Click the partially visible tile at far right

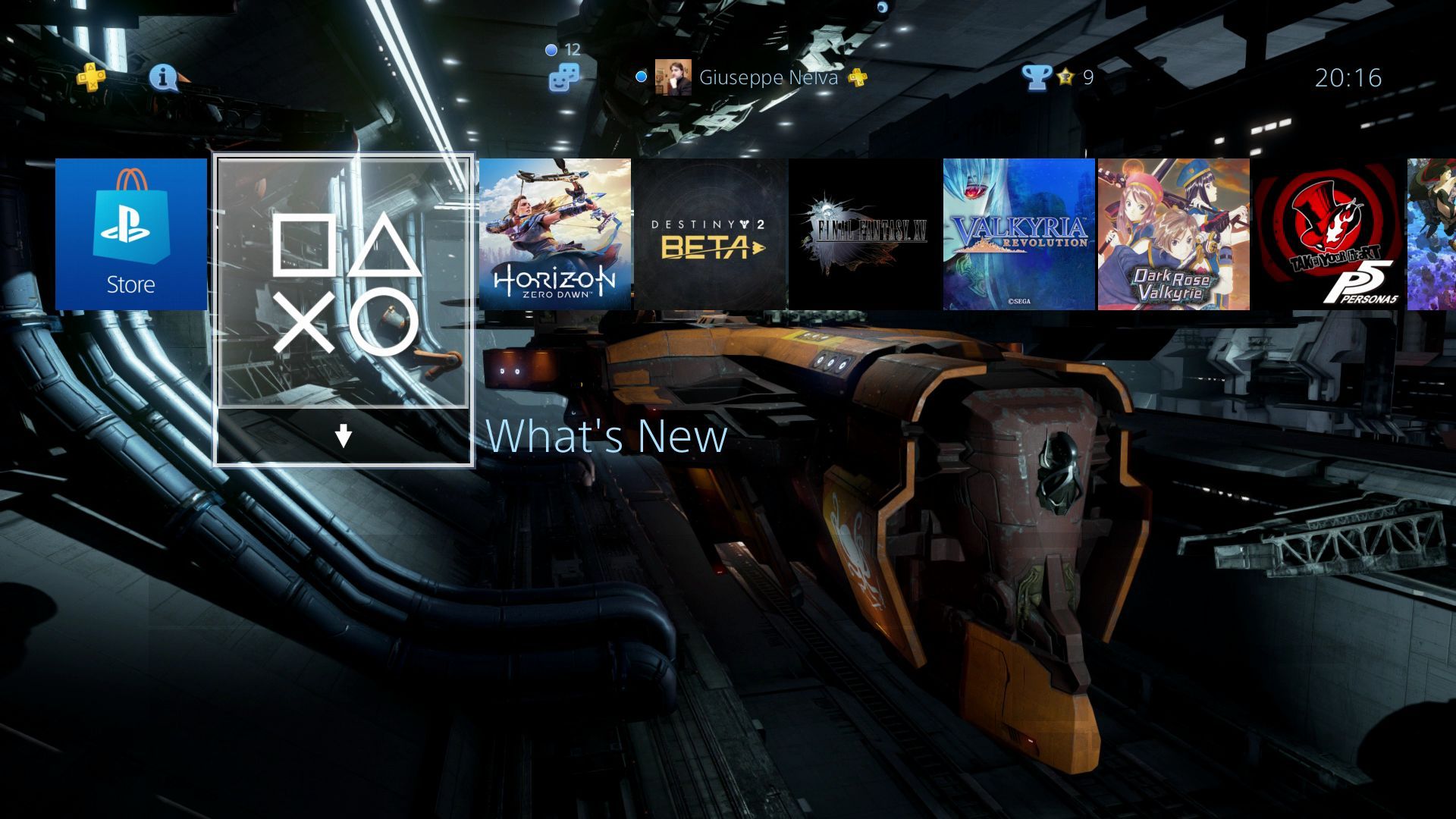pyautogui.click(x=1433, y=233)
